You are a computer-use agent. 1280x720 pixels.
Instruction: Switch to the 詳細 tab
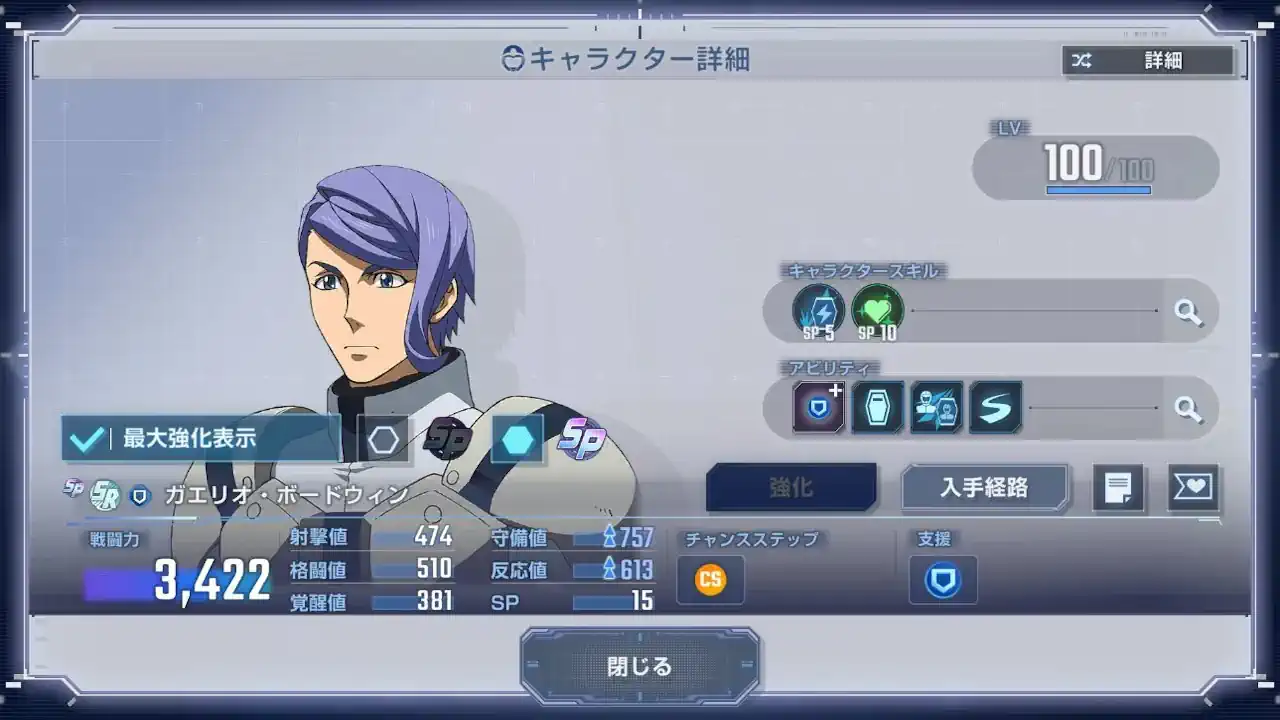pyautogui.click(x=1165, y=60)
